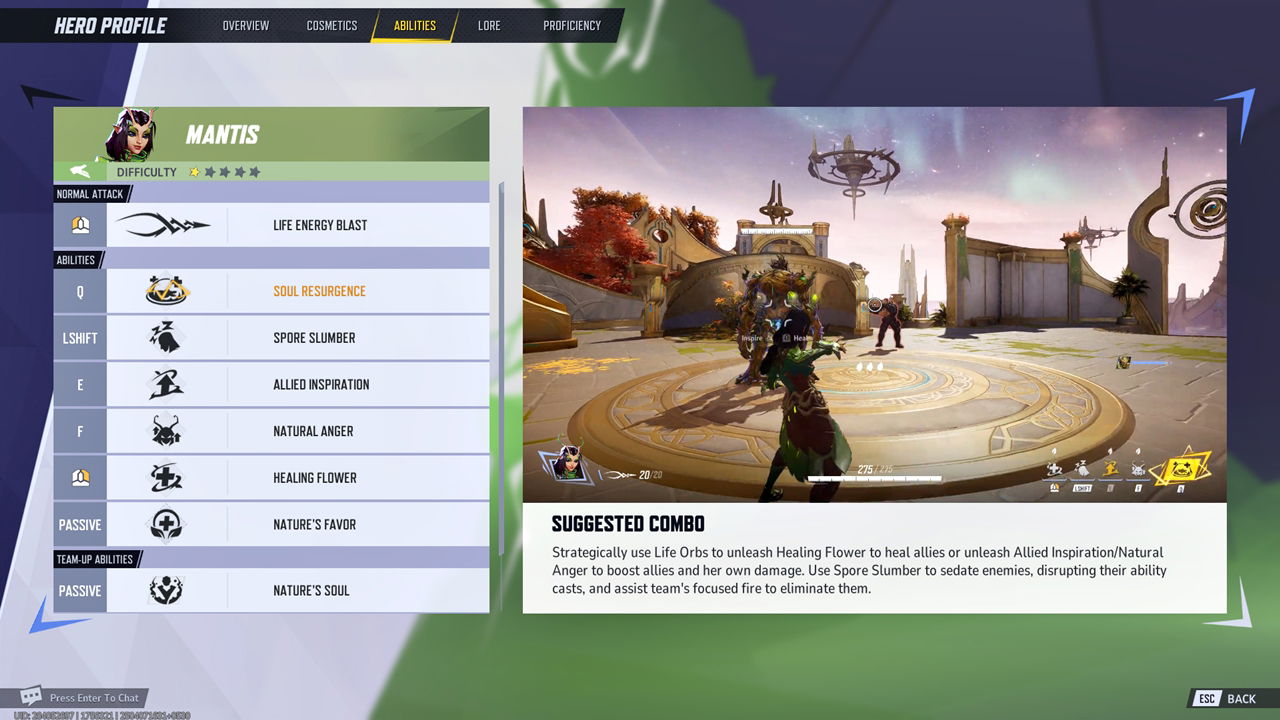Click Mantis's glowing ultimate icon in the gameplay HUD
Viewport: 1280px width, 720px height.
(x=1180, y=468)
